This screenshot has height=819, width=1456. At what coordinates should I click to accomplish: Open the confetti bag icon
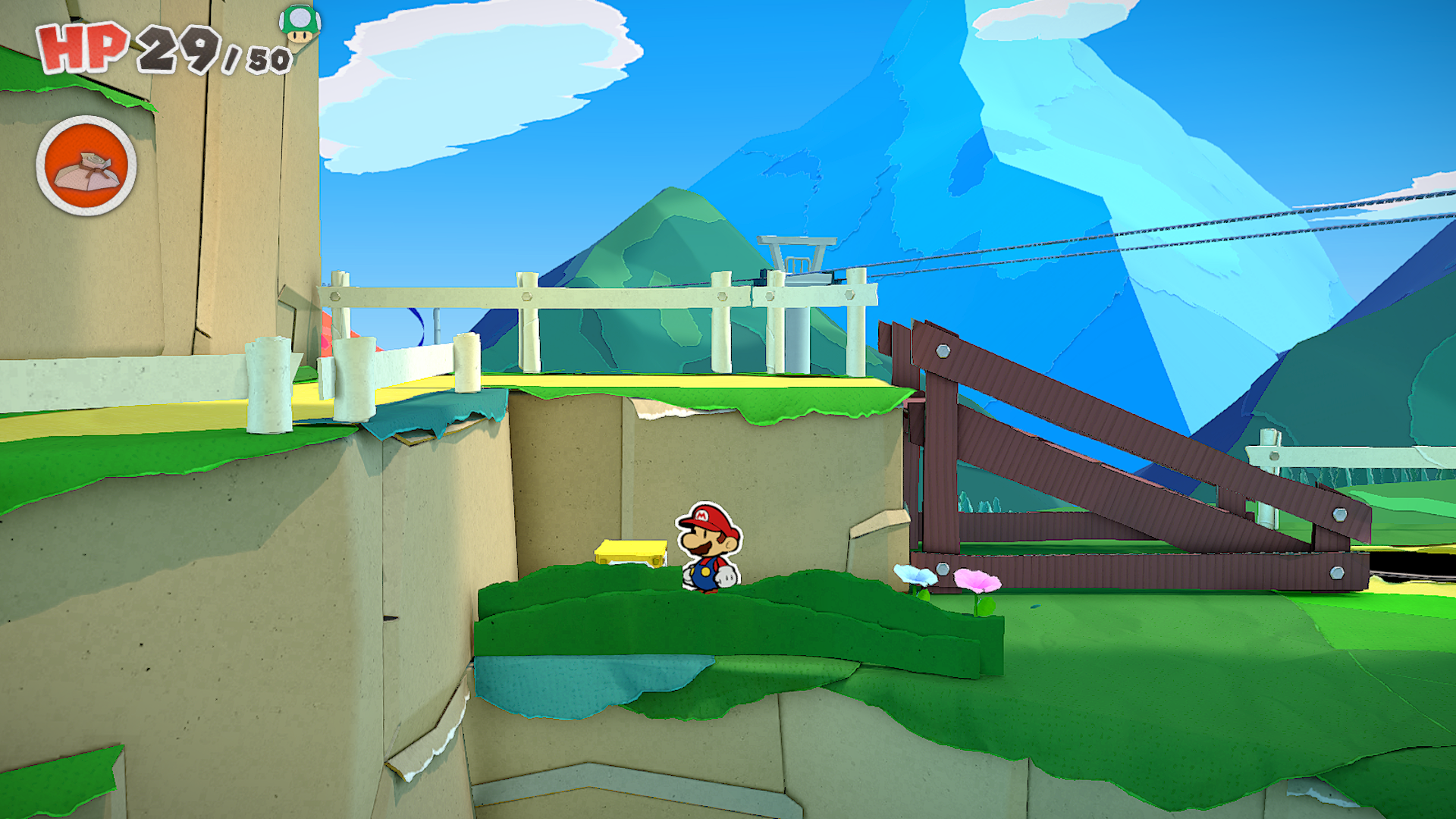point(86,166)
